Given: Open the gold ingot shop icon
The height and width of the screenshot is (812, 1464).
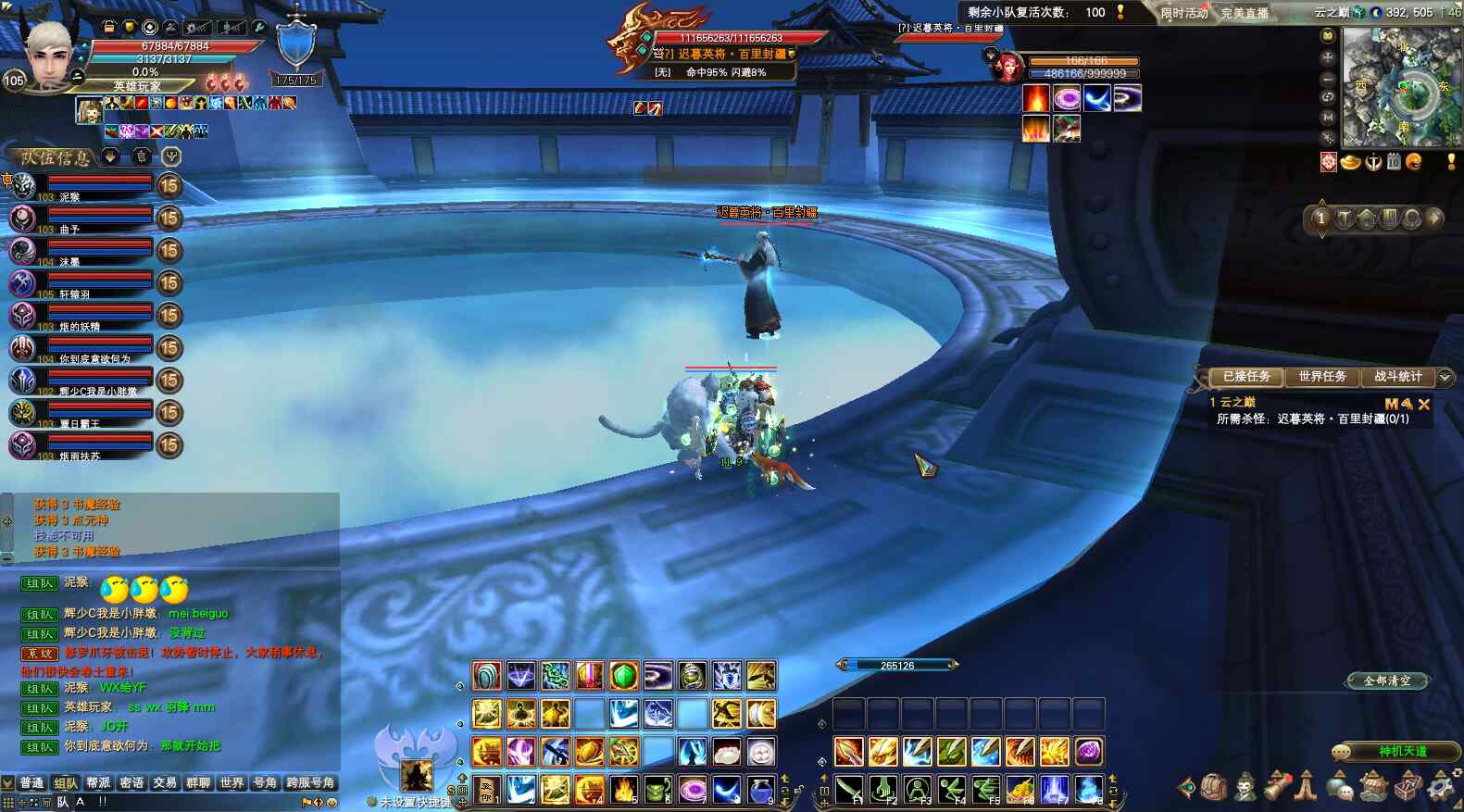Looking at the screenshot, I should 1351,163.
